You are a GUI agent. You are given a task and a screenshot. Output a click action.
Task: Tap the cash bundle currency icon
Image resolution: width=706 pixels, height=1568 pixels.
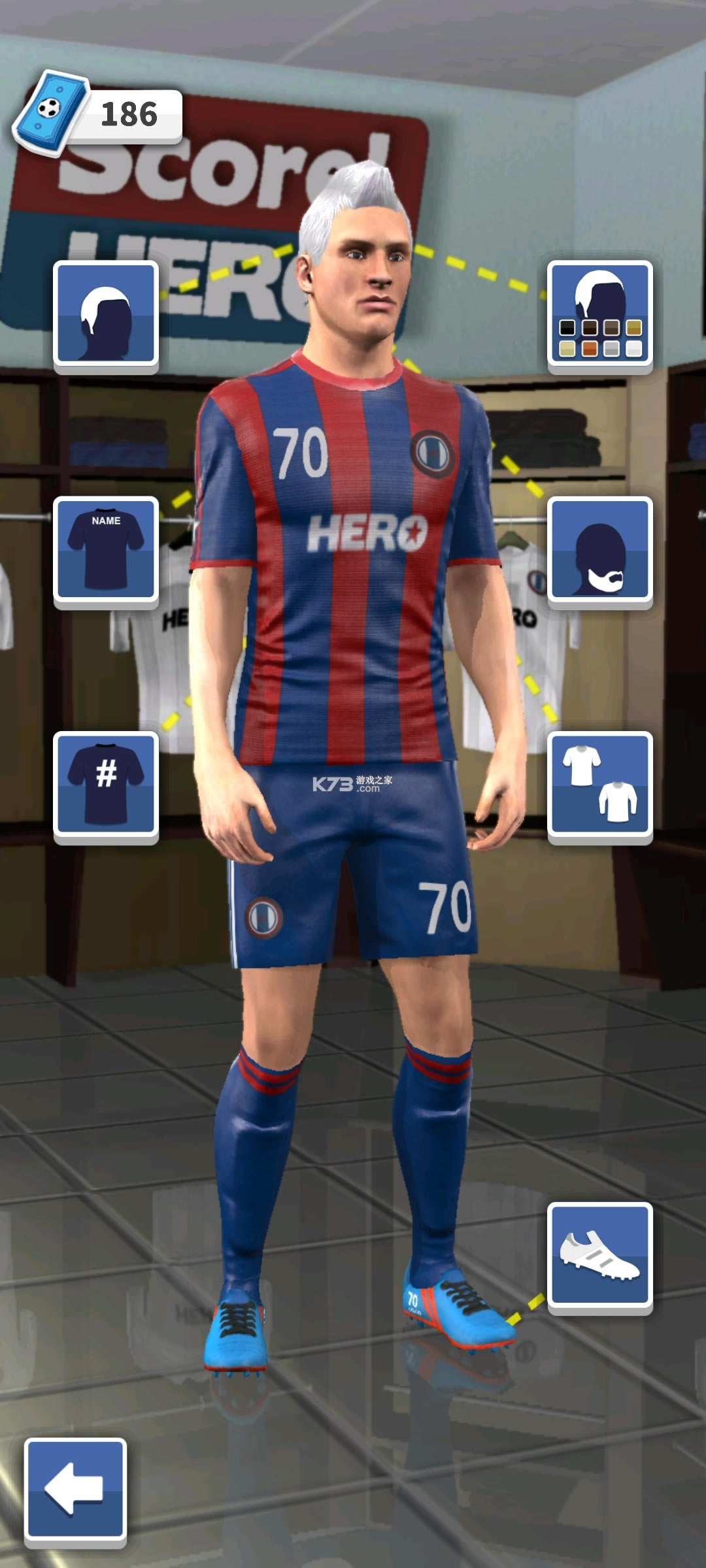coord(51,110)
